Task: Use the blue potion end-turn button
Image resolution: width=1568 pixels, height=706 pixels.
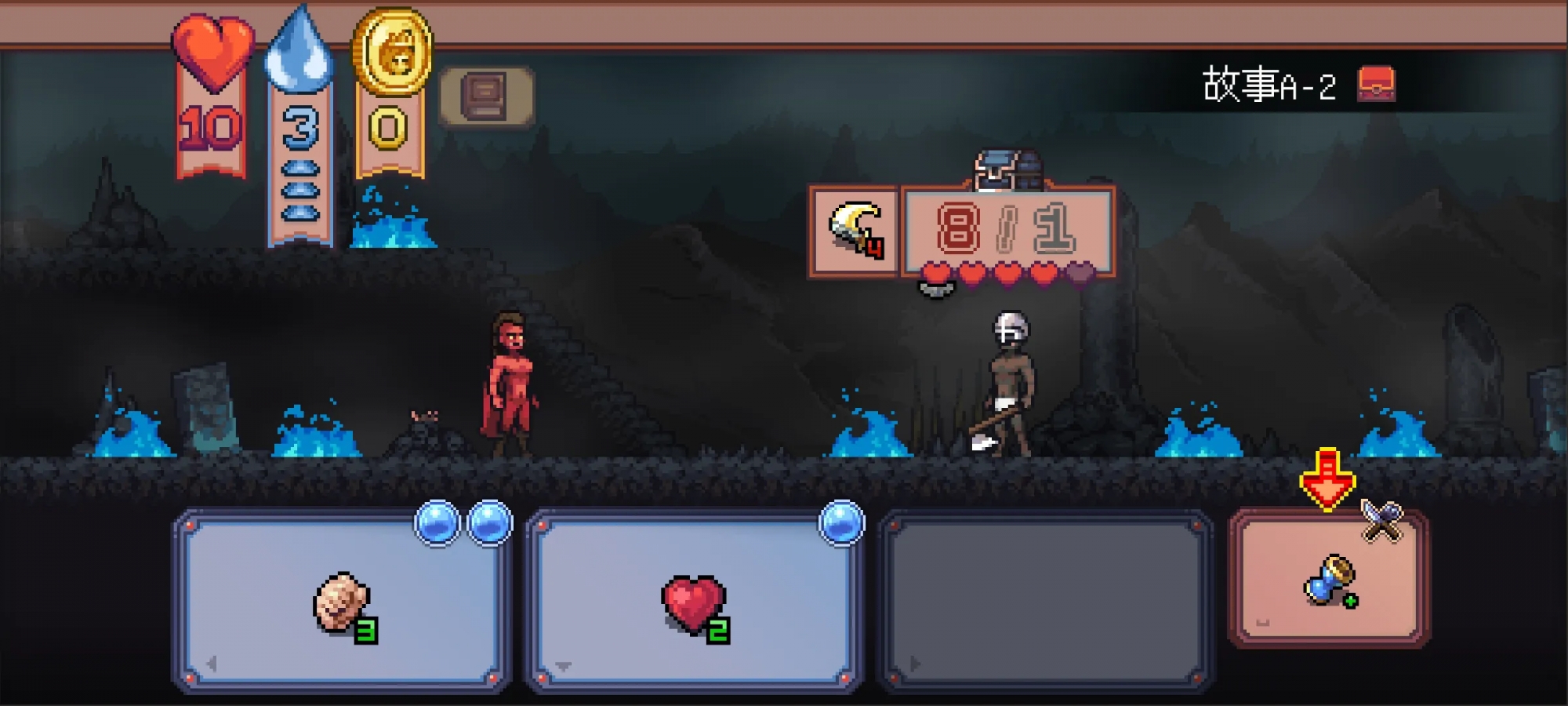Action: (1329, 579)
